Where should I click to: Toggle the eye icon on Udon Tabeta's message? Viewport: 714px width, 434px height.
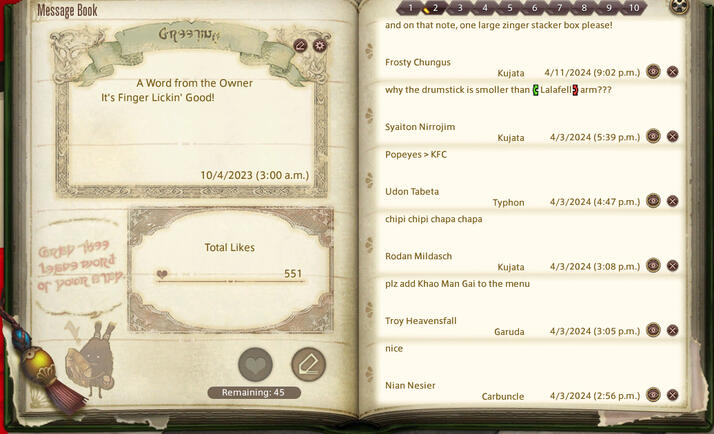pos(653,201)
